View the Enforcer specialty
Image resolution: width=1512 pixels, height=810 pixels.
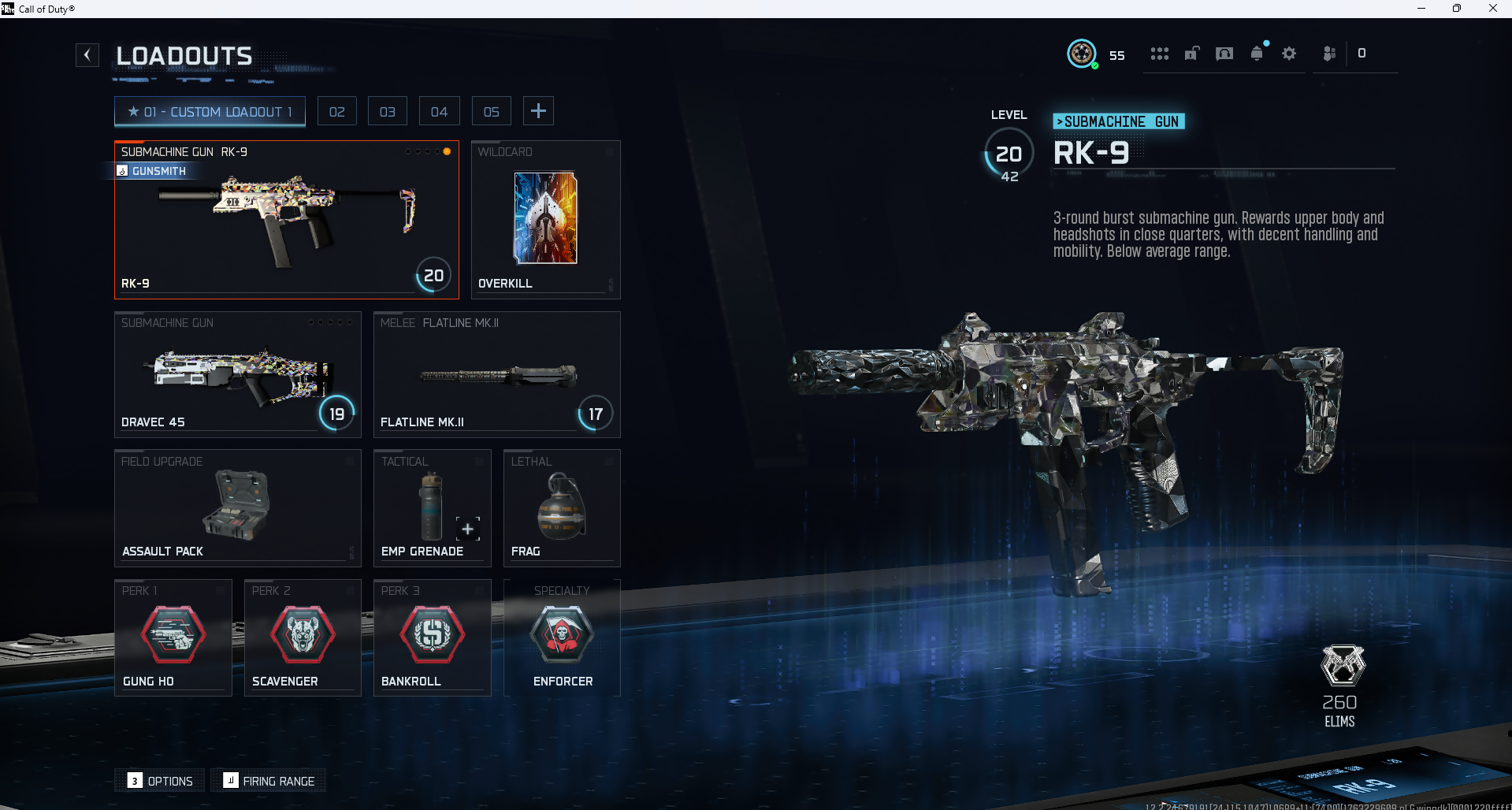562,637
